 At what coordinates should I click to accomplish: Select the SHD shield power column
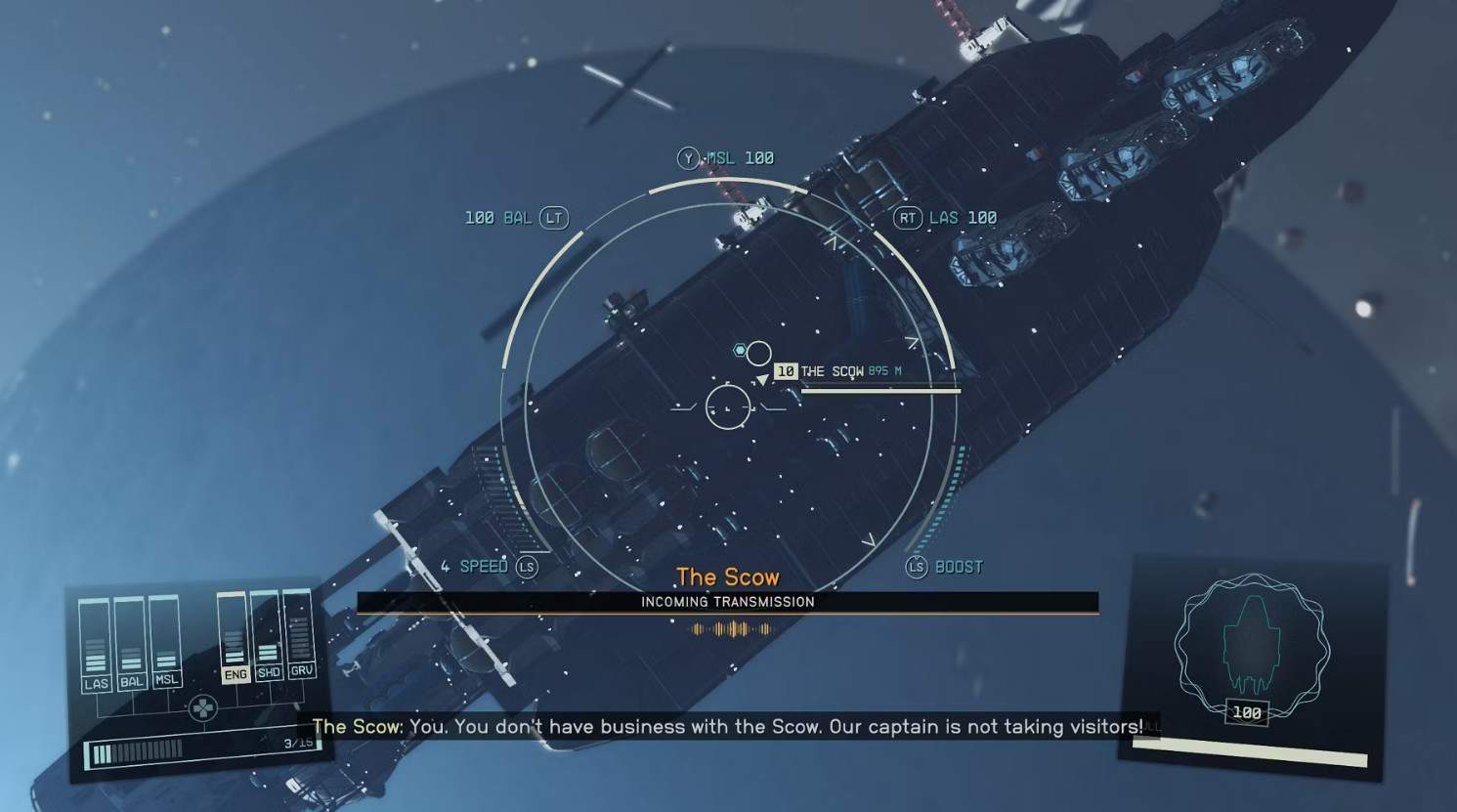[267, 634]
